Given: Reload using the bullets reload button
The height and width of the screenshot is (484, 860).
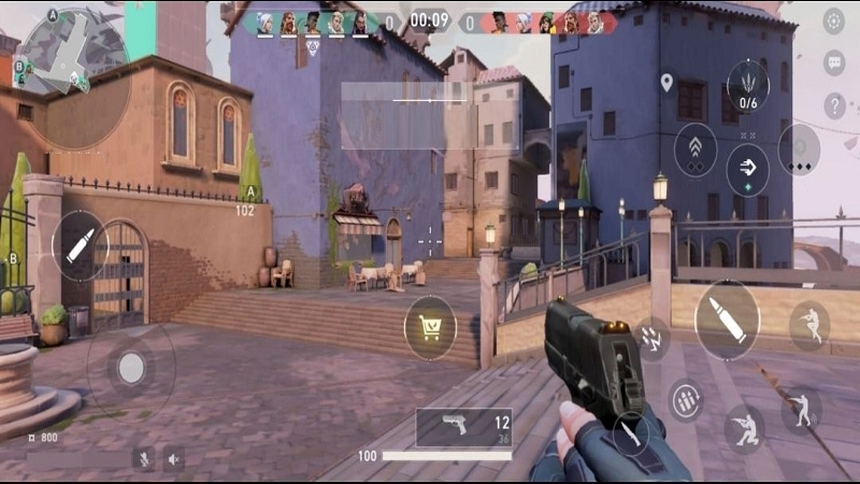Looking at the screenshot, I should (685, 400).
